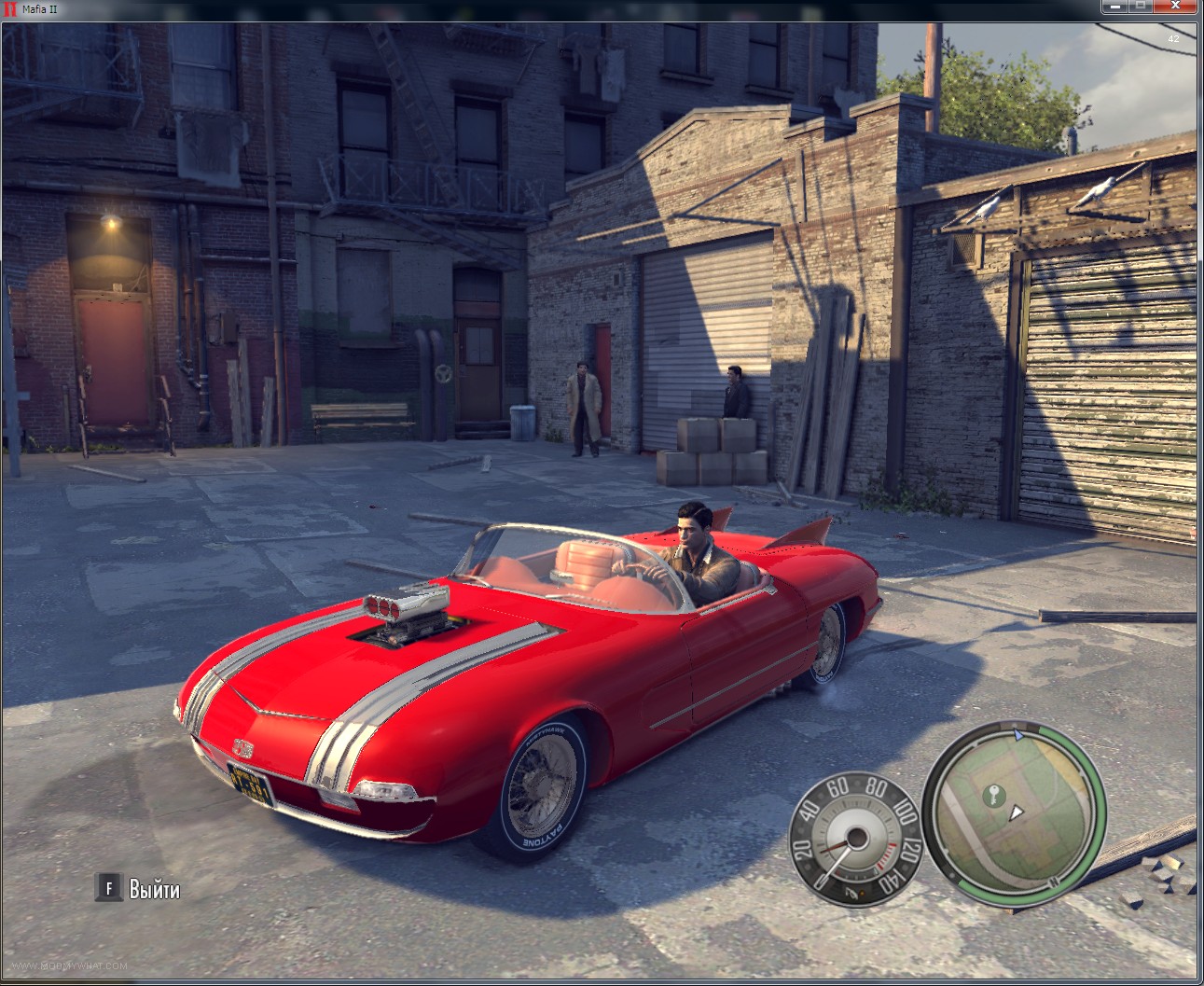Minimize the Mafia II window
The image size is (1204, 986).
(x=1114, y=7)
